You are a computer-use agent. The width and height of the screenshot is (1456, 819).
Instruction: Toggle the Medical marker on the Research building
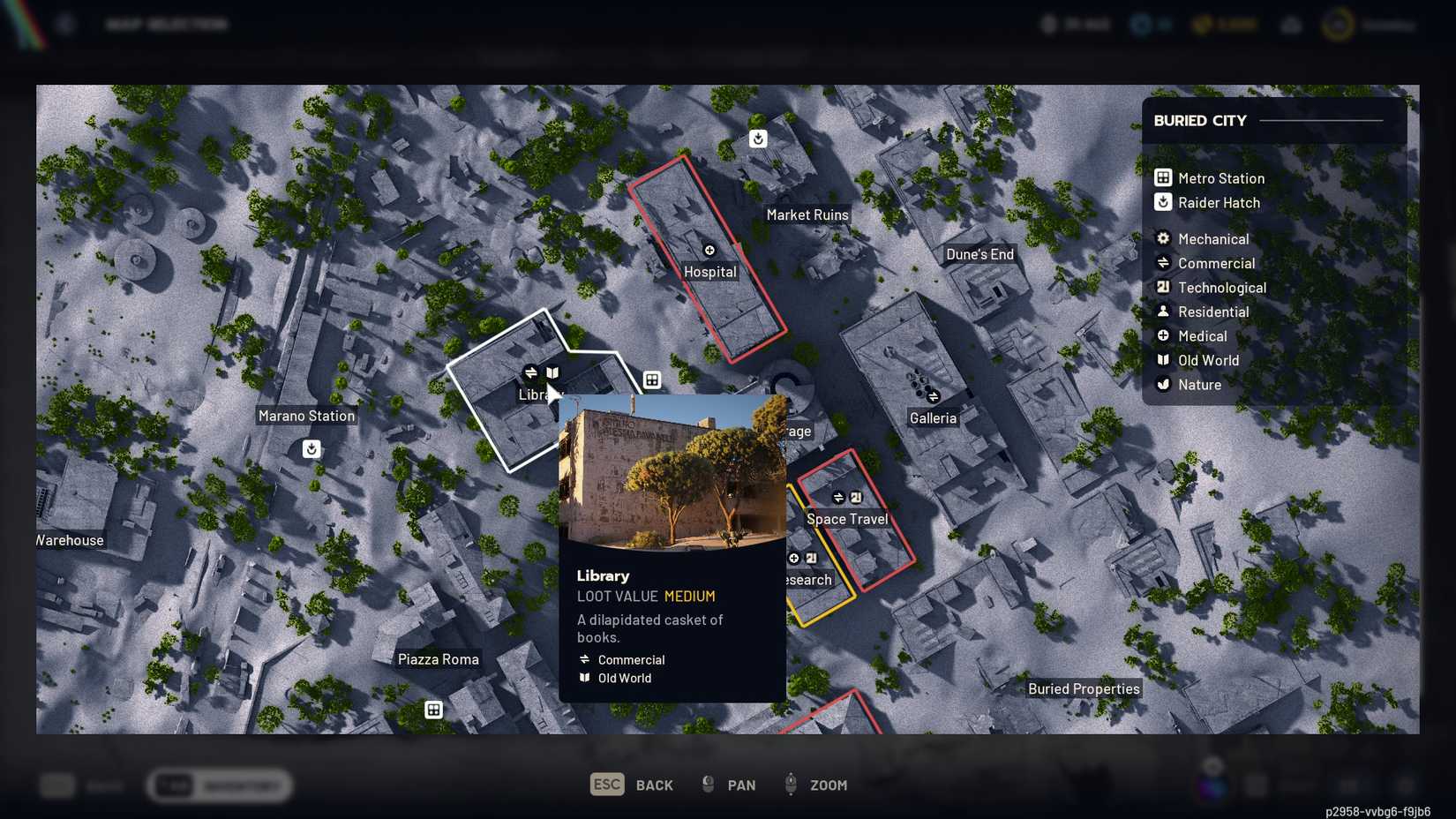point(792,558)
